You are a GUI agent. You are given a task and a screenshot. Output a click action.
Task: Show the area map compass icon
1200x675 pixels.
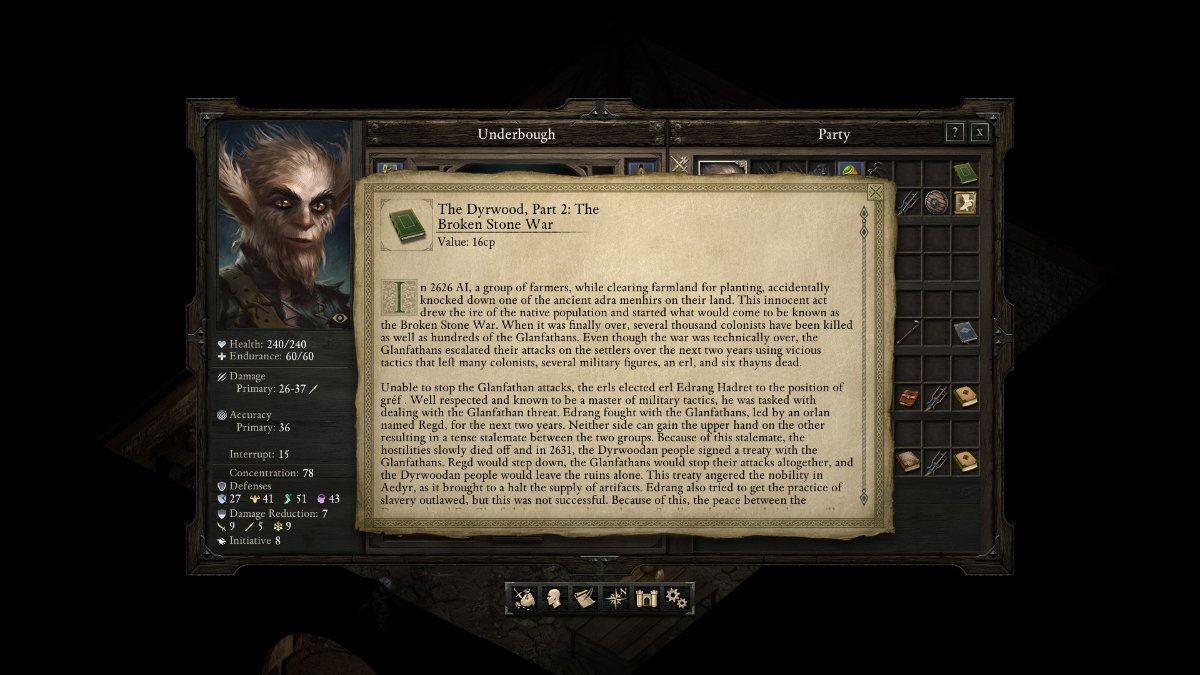pos(616,598)
